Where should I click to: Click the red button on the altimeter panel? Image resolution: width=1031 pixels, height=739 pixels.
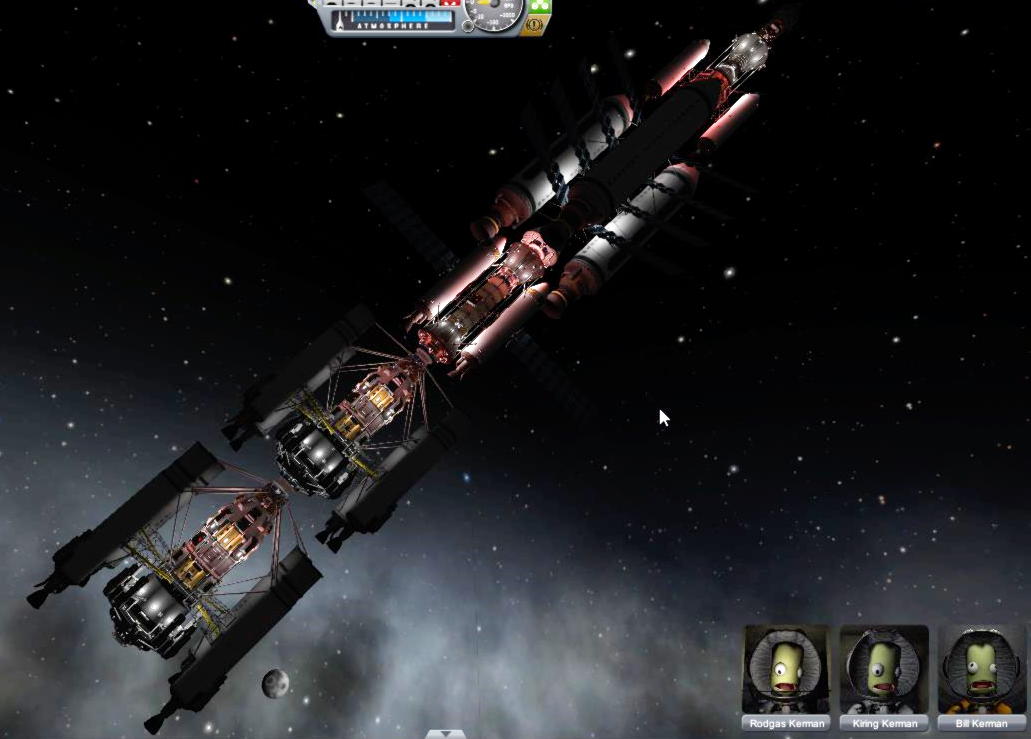(x=449, y=4)
